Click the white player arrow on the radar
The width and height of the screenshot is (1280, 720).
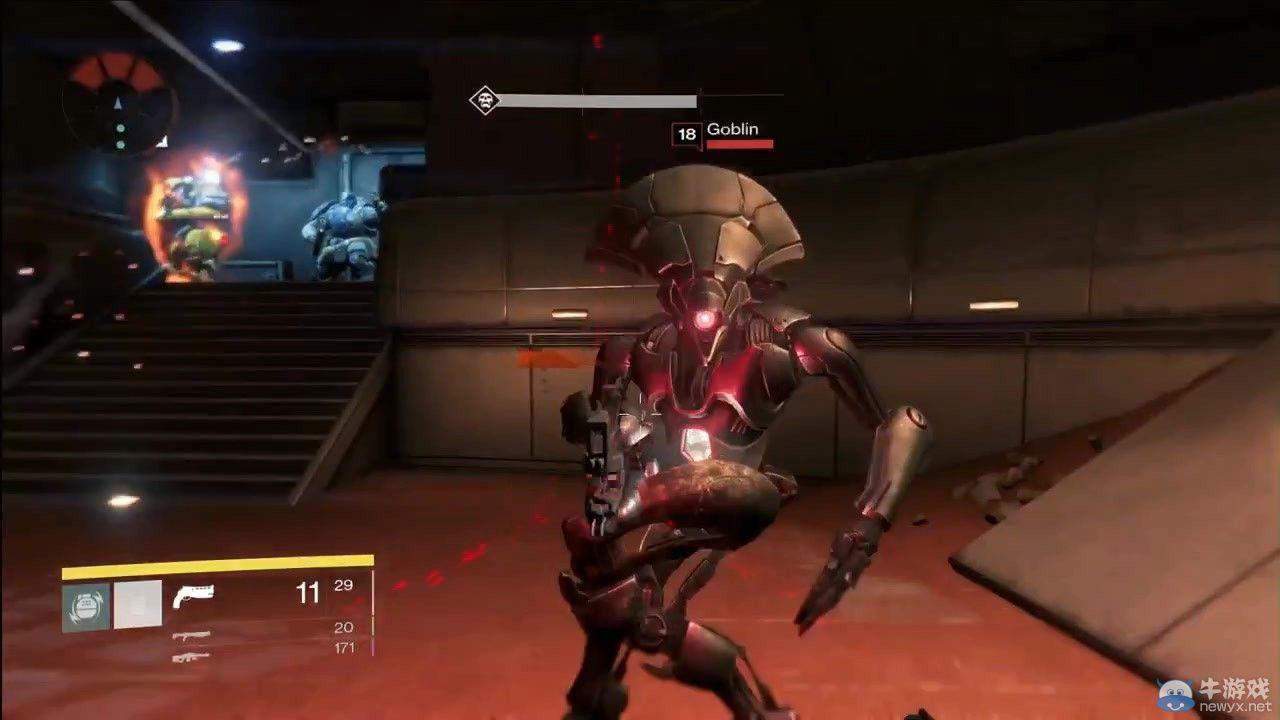click(117, 104)
